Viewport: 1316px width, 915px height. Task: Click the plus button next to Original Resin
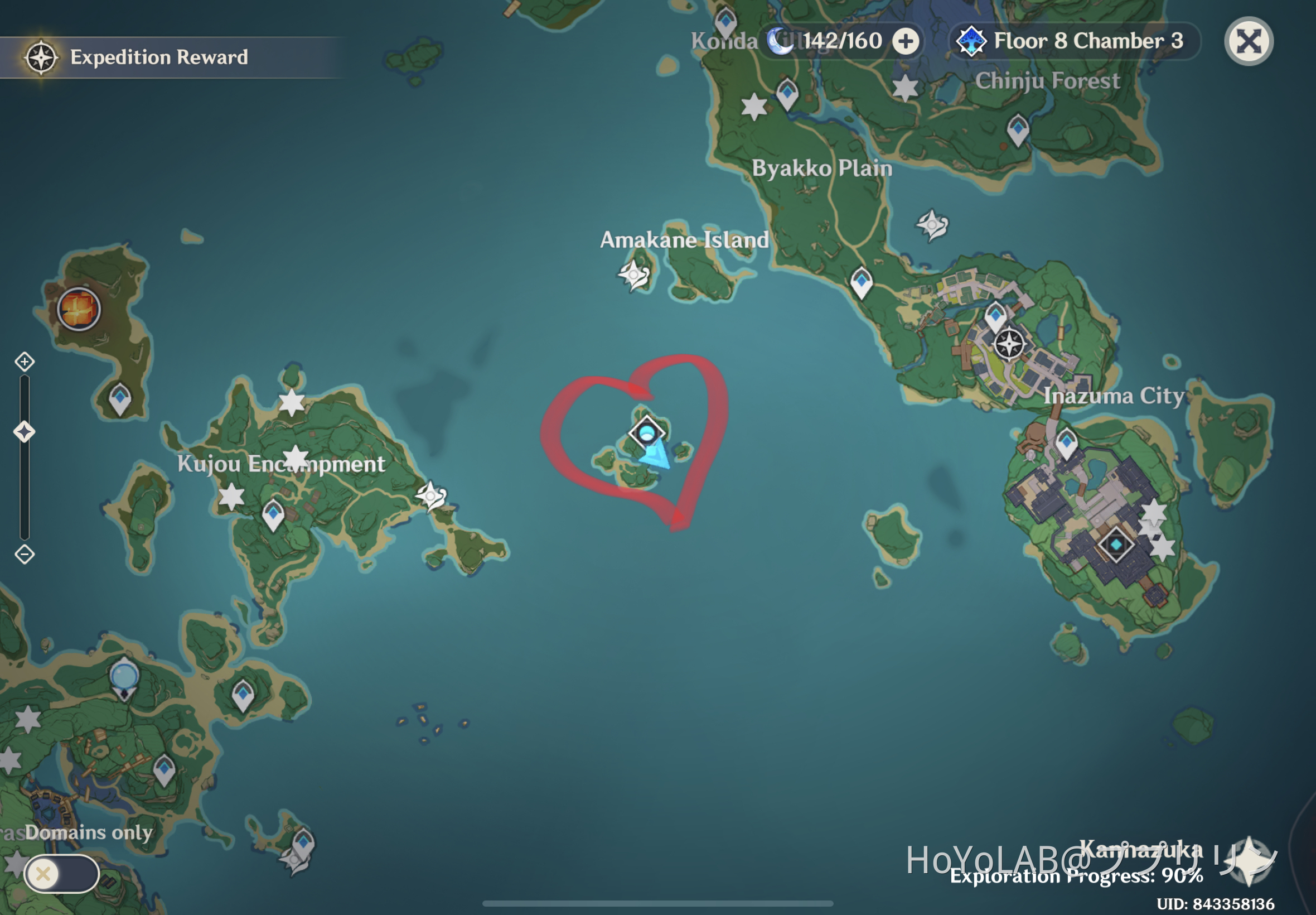pos(905,40)
